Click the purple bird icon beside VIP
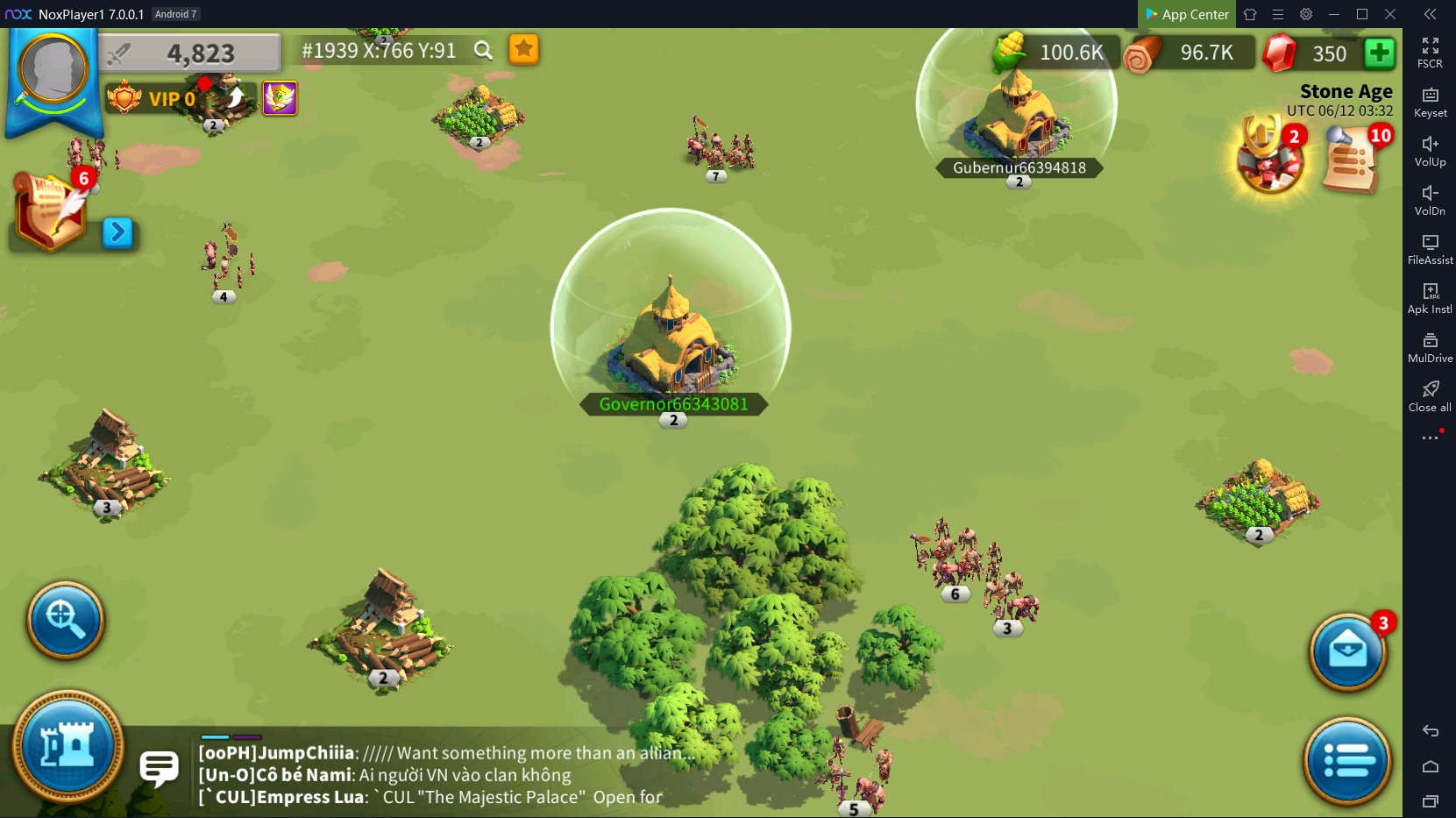1456x818 pixels. [x=280, y=98]
